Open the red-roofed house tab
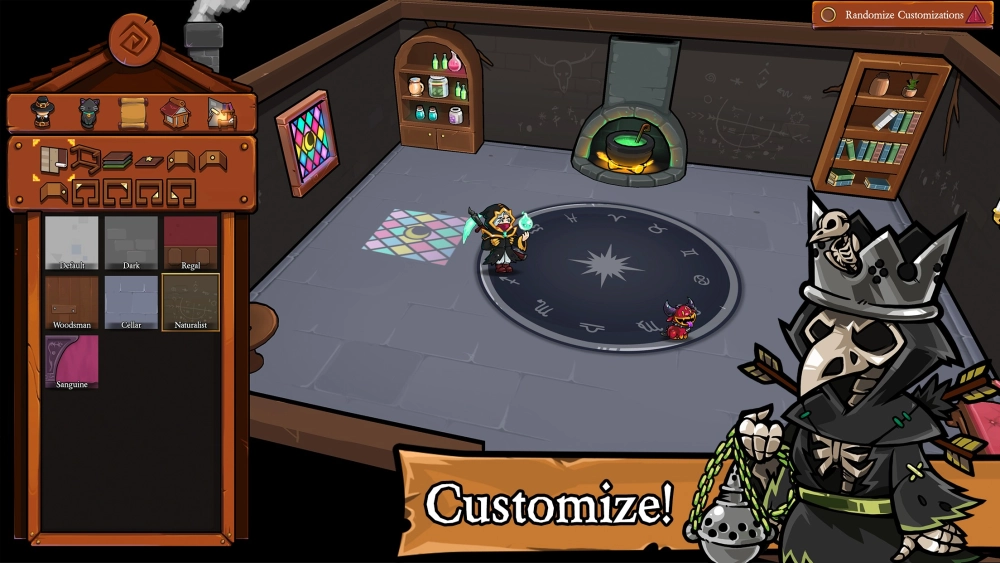Viewport: 1000px width, 563px height. [176, 113]
